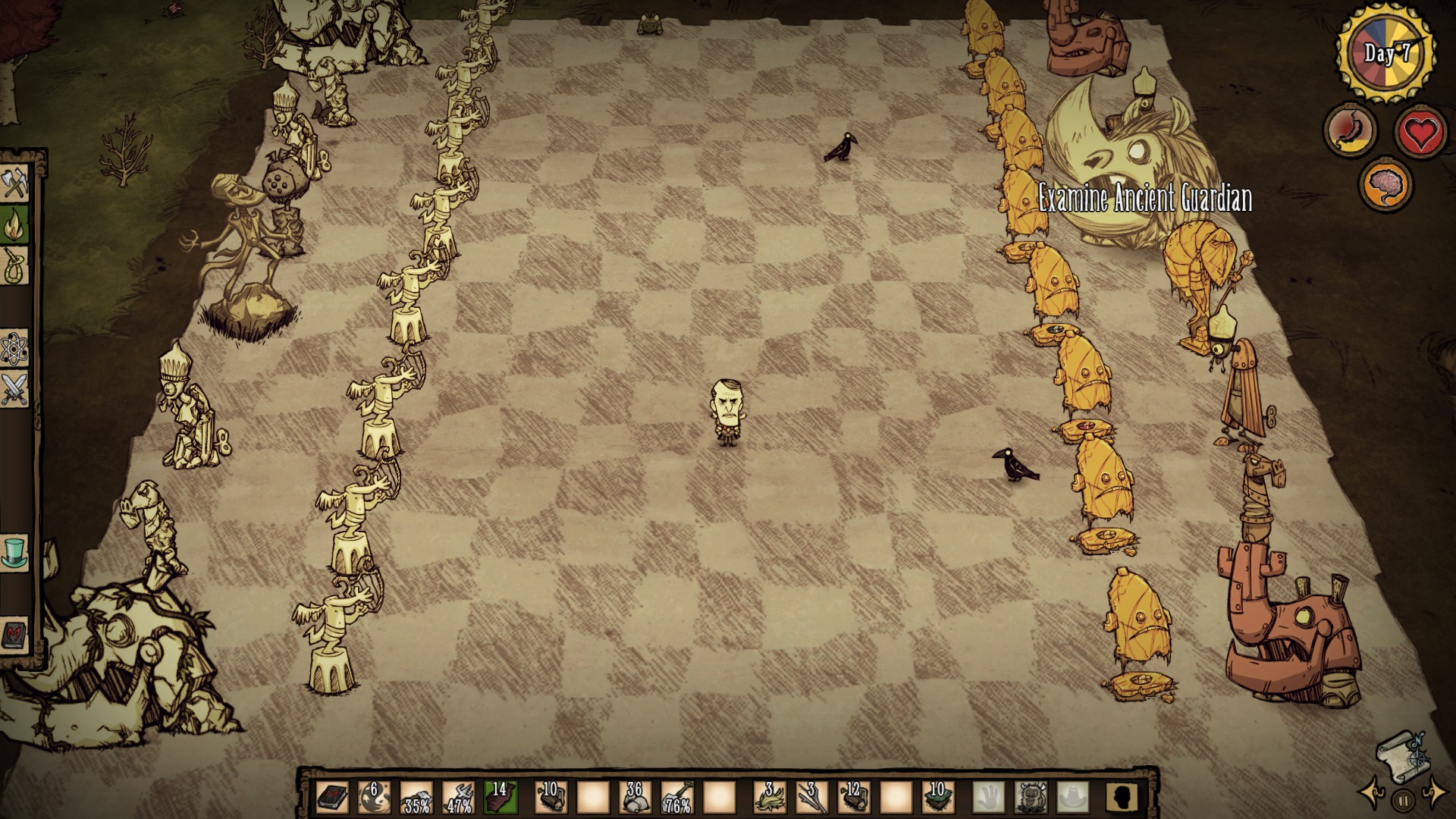Select the stack of 10 turf

click(937, 798)
